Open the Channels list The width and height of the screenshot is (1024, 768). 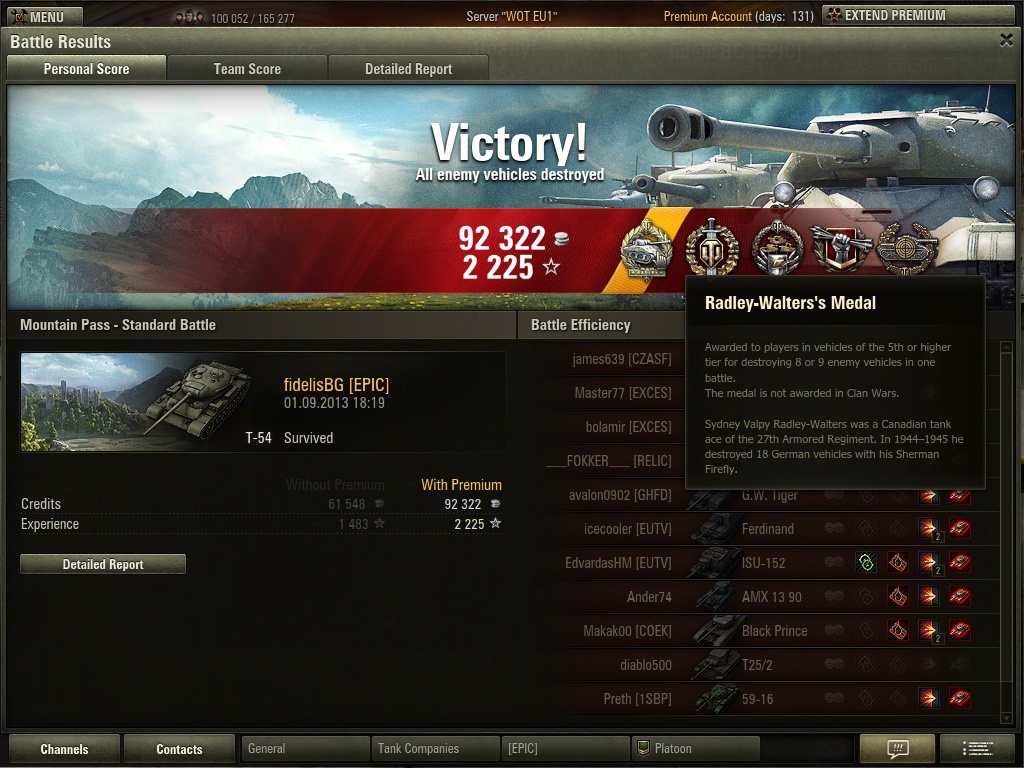coord(64,749)
